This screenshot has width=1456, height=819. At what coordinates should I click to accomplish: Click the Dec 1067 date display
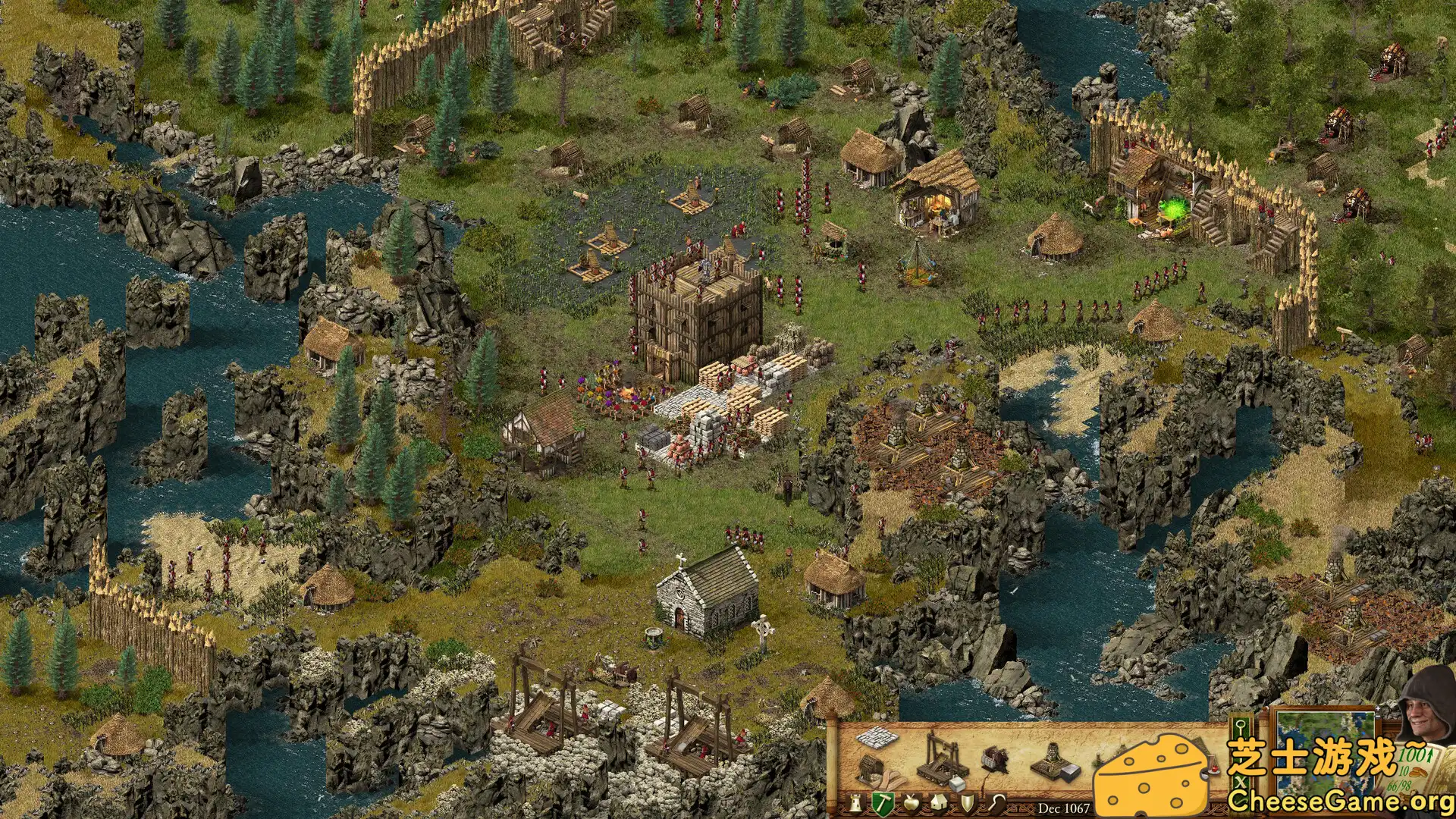(1065, 807)
